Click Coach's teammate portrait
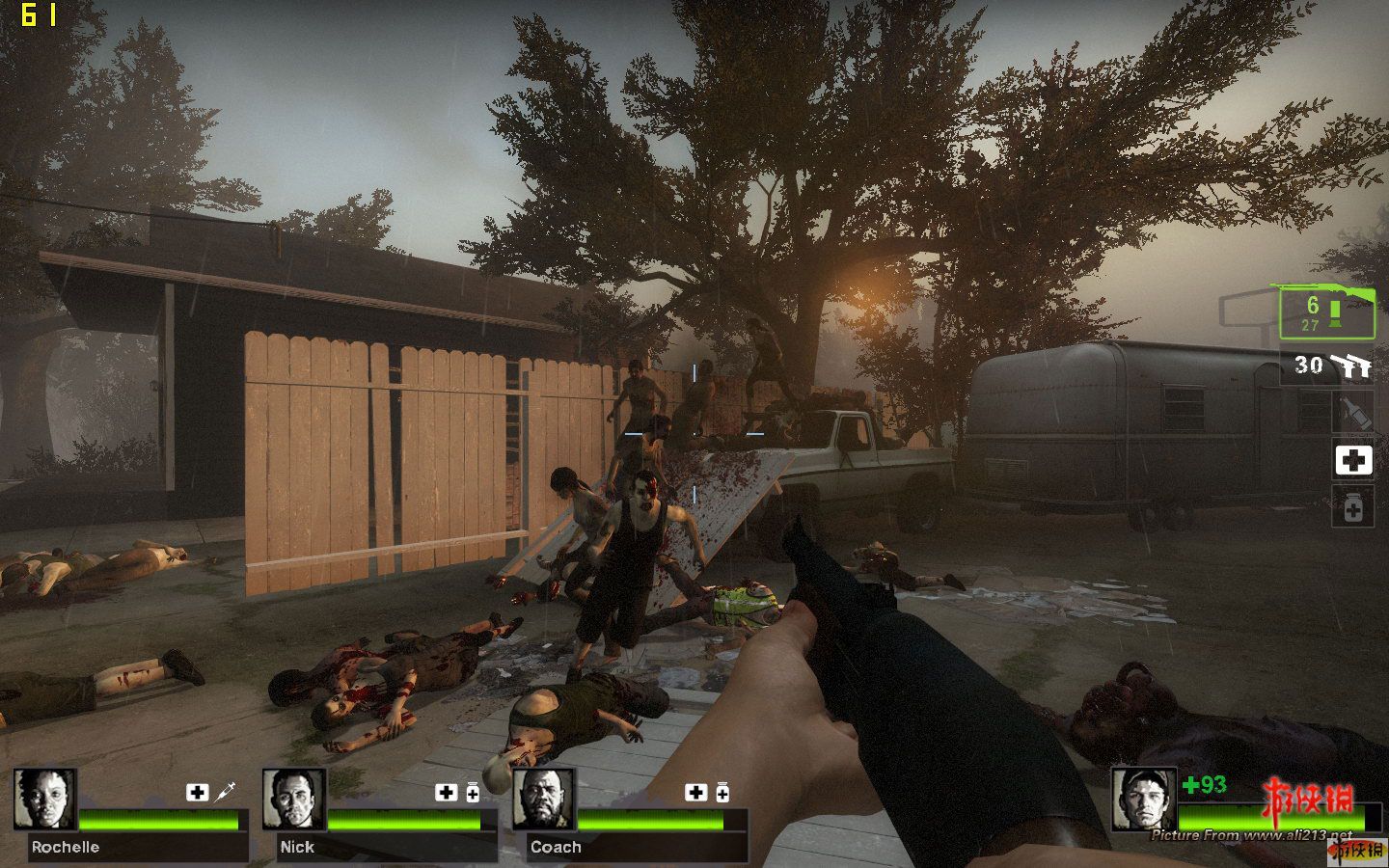Viewport: 1389px width, 868px height. click(543, 800)
